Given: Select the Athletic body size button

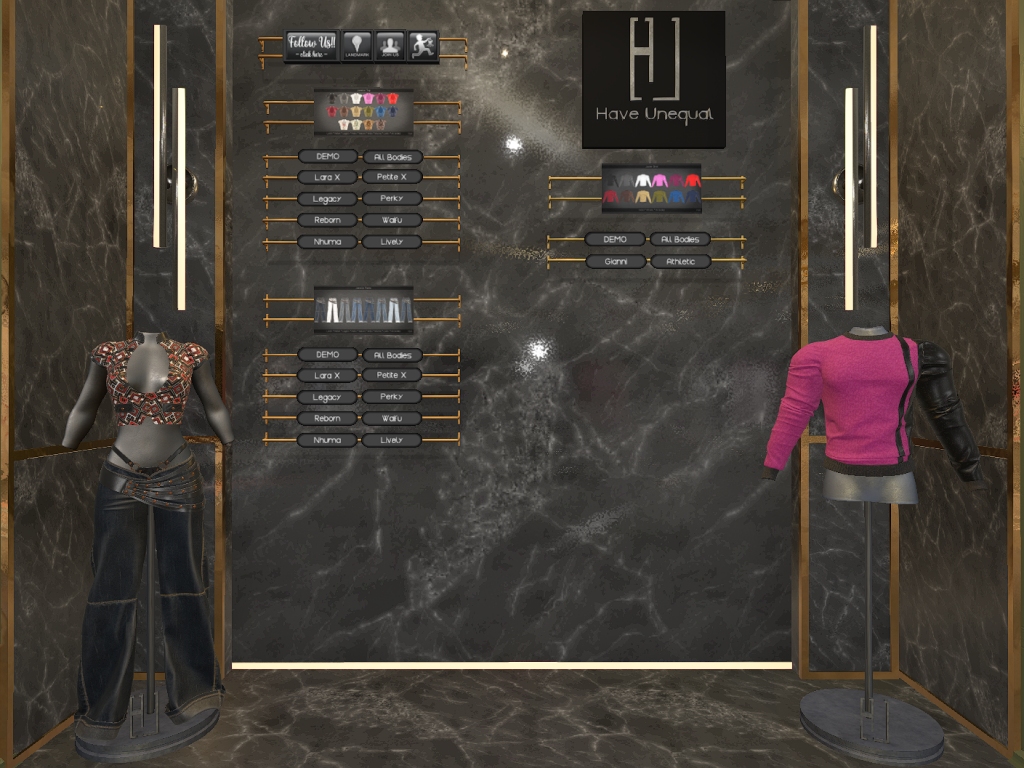Looking at the screenshot, I should (681, 262).
